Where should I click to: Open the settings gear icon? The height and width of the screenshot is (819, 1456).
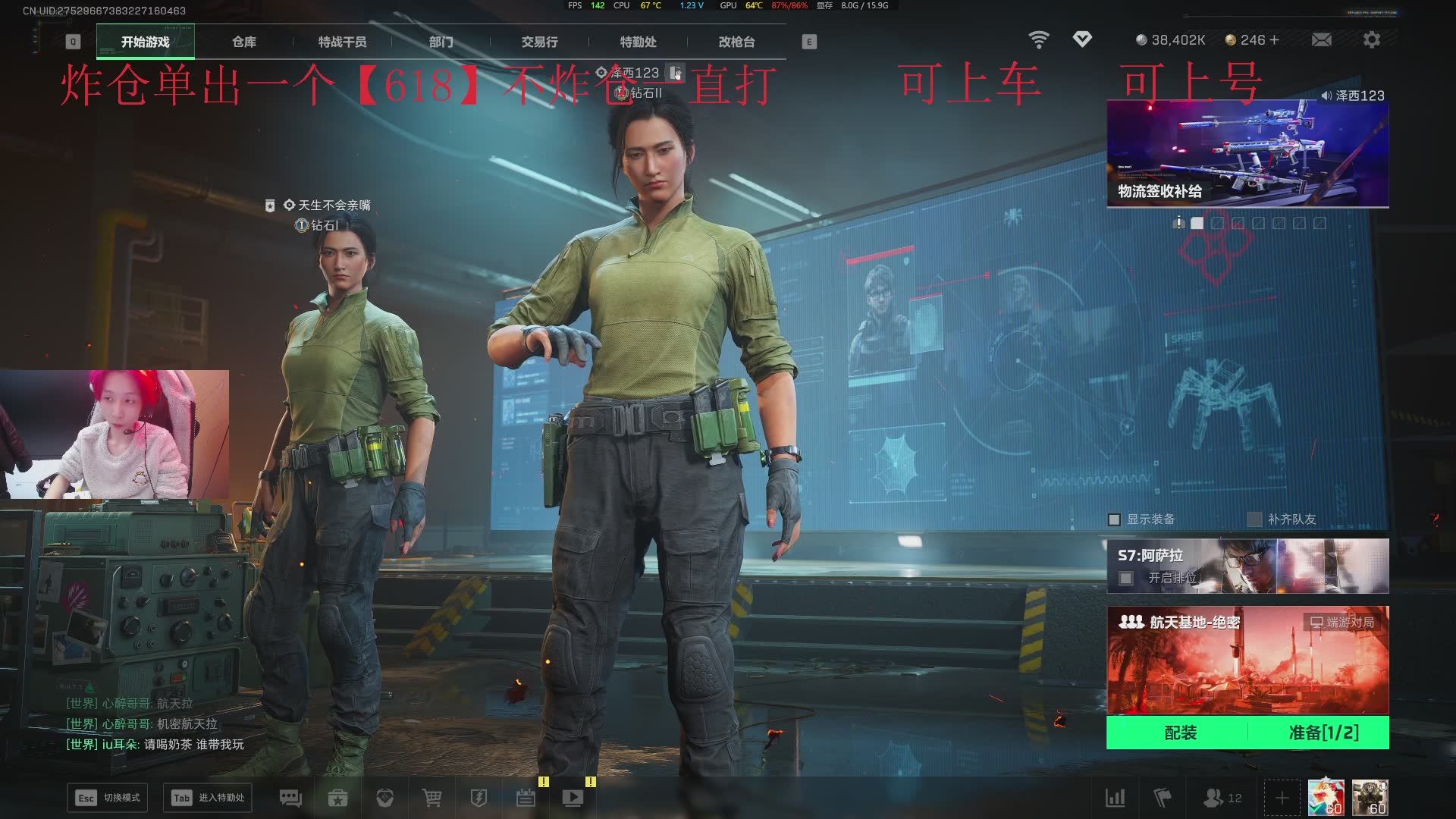(1371, 39)
